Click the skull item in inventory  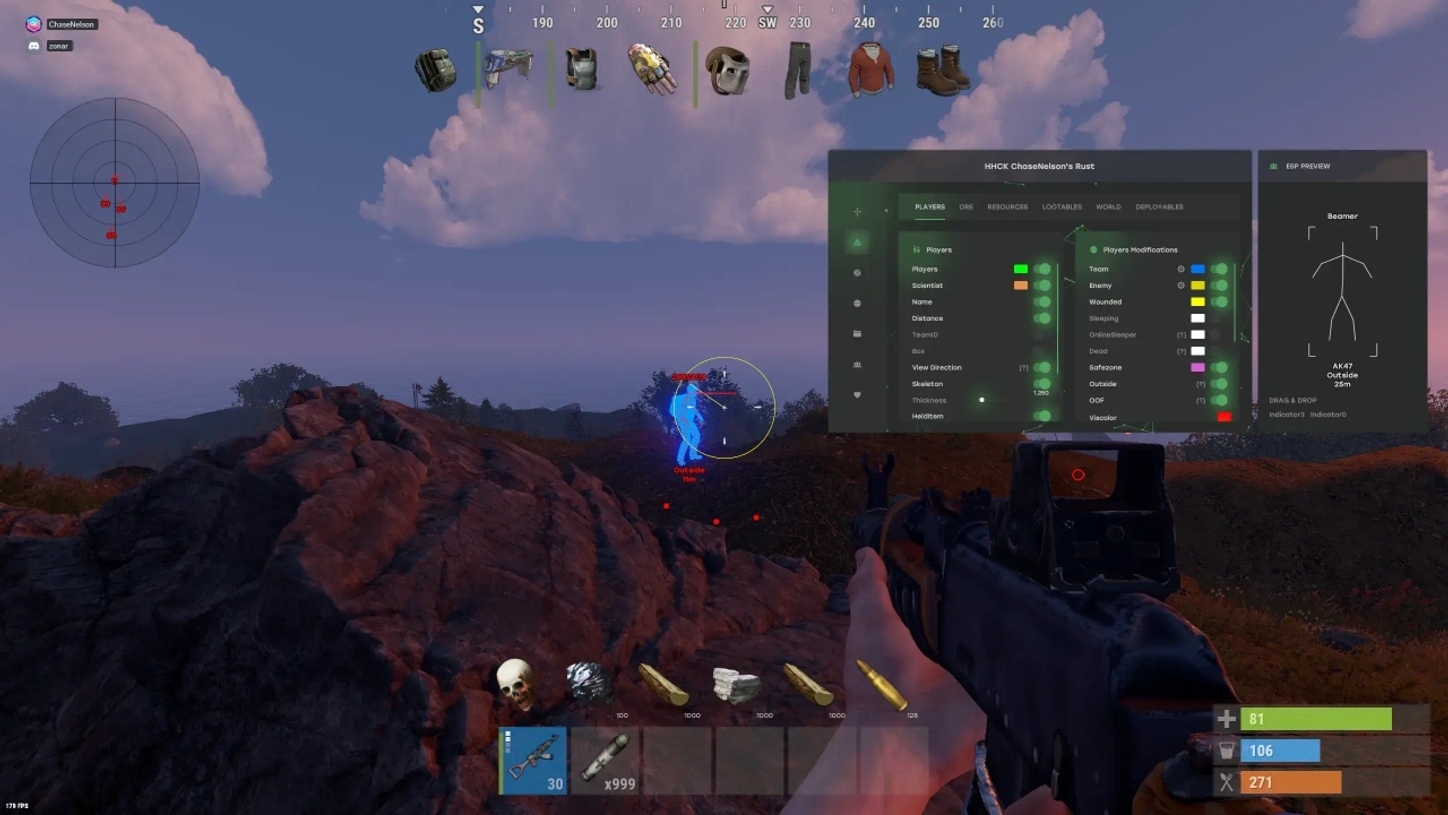click(516, 684)
